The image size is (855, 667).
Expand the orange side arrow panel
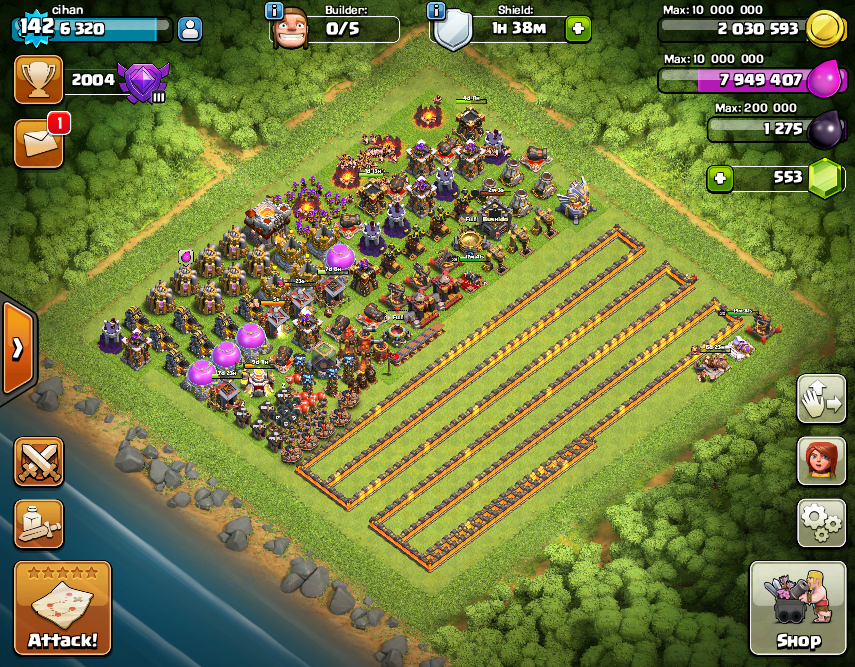[x=18, y=348]
